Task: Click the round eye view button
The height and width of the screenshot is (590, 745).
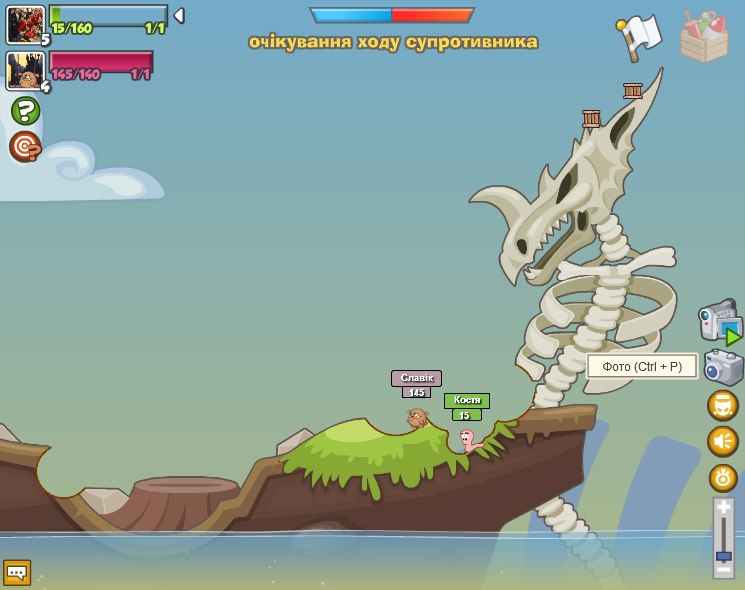Action: 723,477
